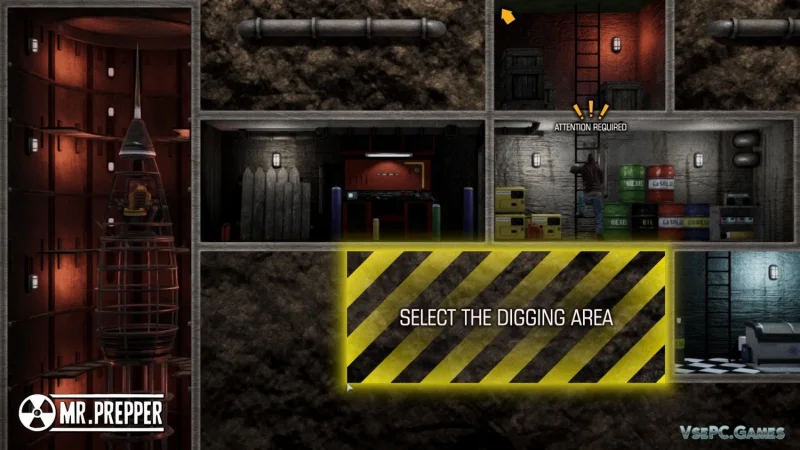Click the Attention Required exclamation marker
Viewport: 800px width, 450px height.
click(x=590, y=110)
